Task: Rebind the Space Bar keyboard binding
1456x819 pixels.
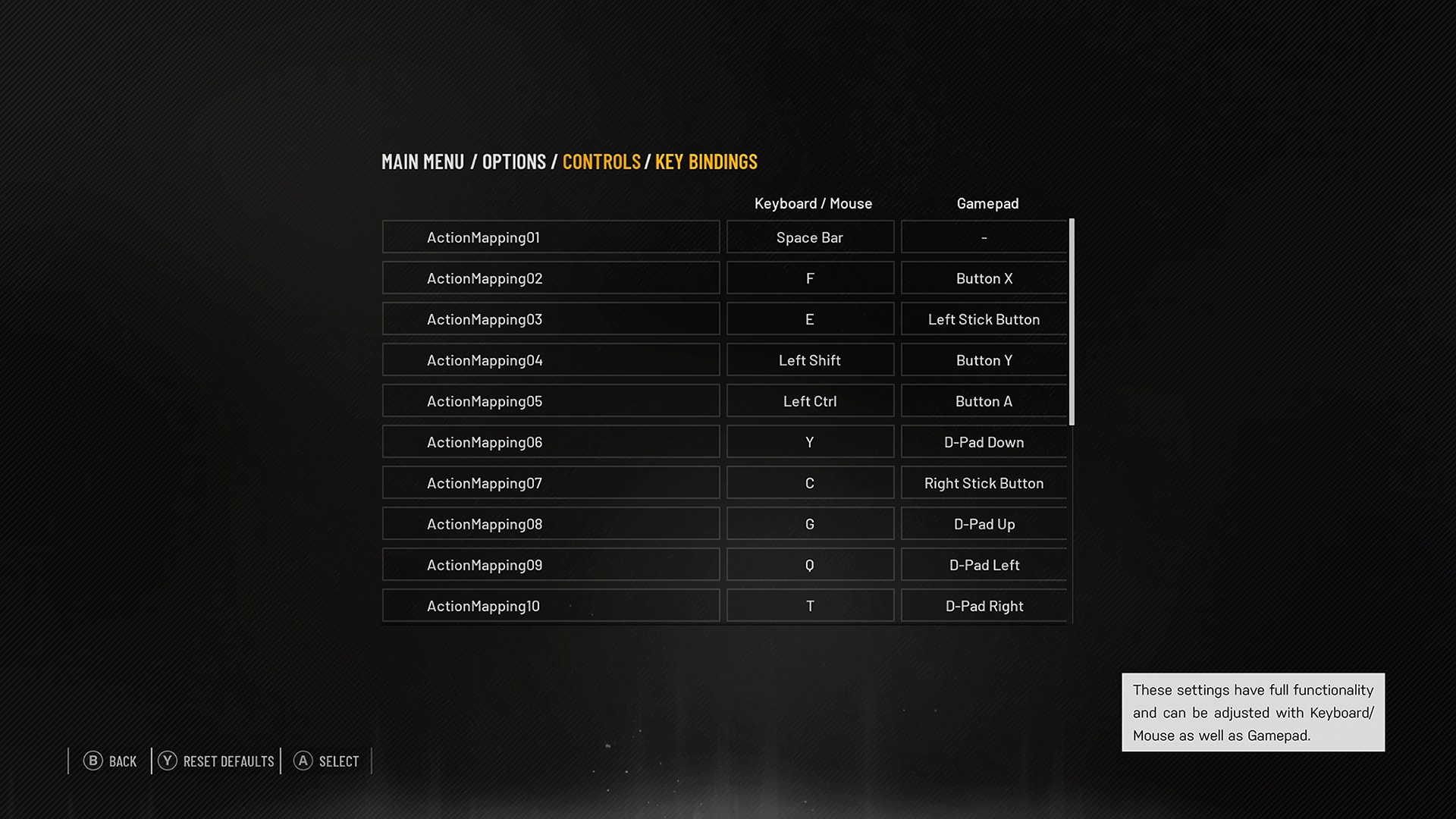Action: pyautogui.click(x=809, y=237)
